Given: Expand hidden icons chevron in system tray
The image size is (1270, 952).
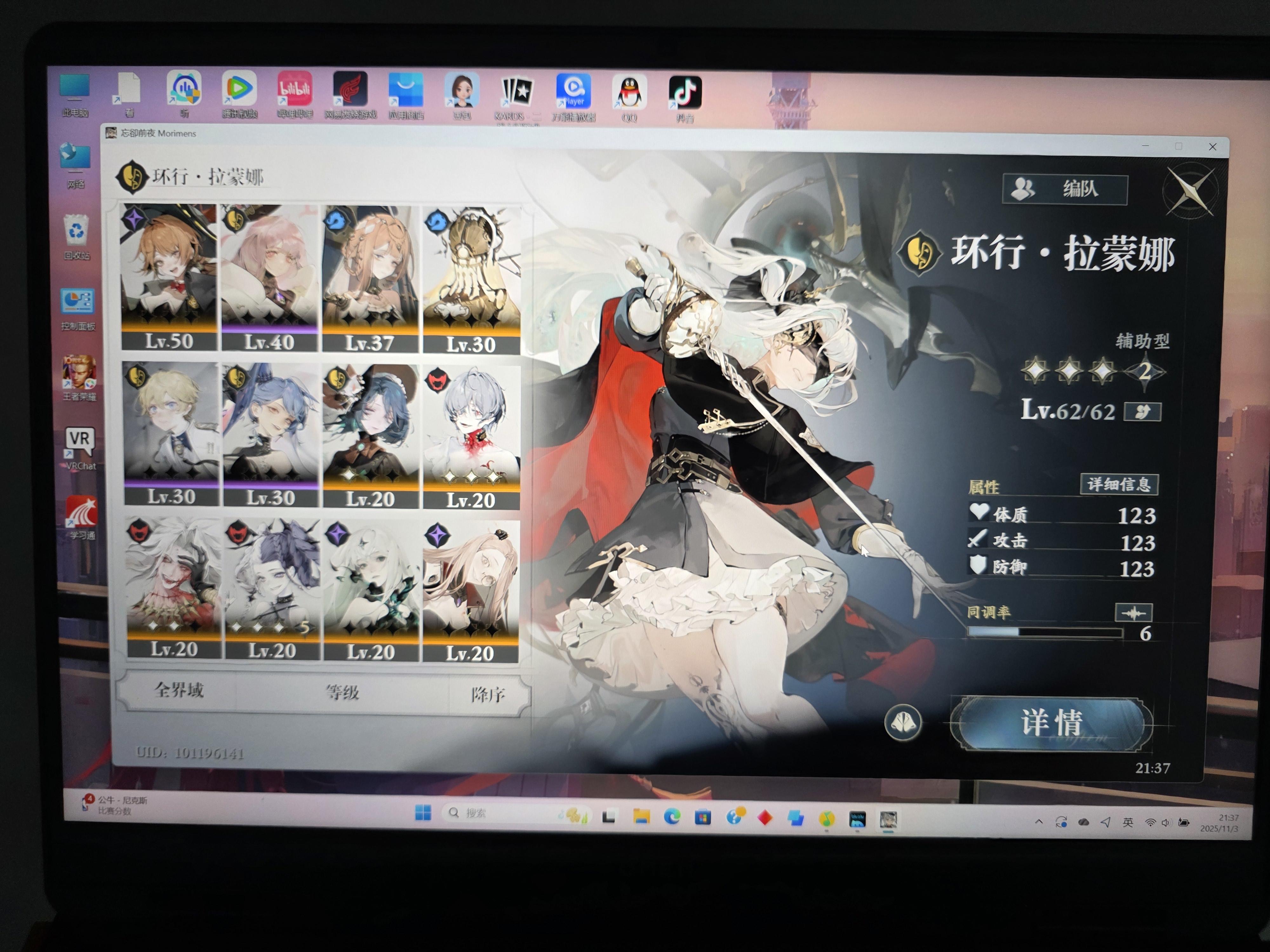Looking at the screenshot, I should click(x=1039, y=821).
